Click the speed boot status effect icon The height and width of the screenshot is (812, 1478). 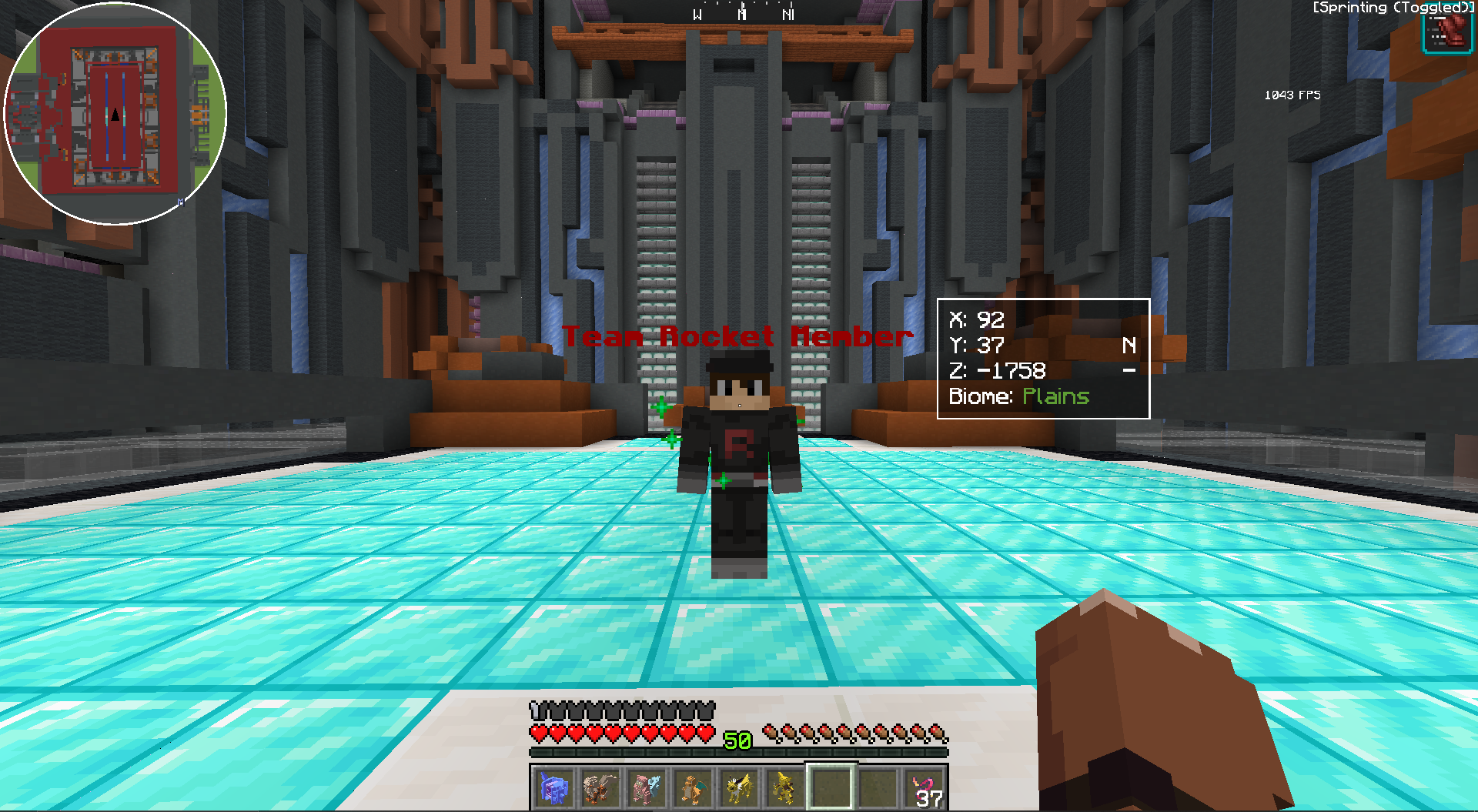pos(1446,33)
